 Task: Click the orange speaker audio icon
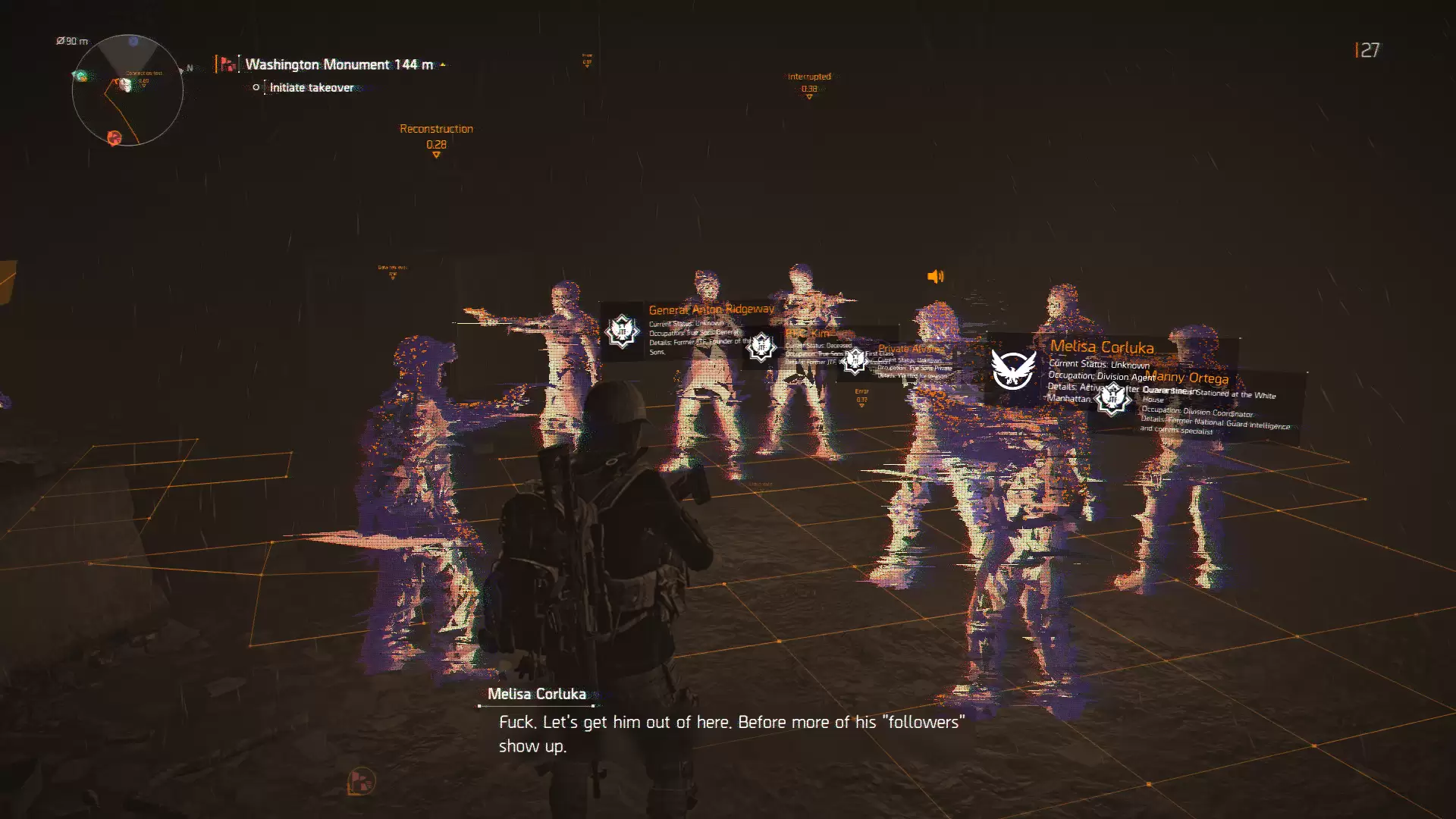tap(936, 277)
